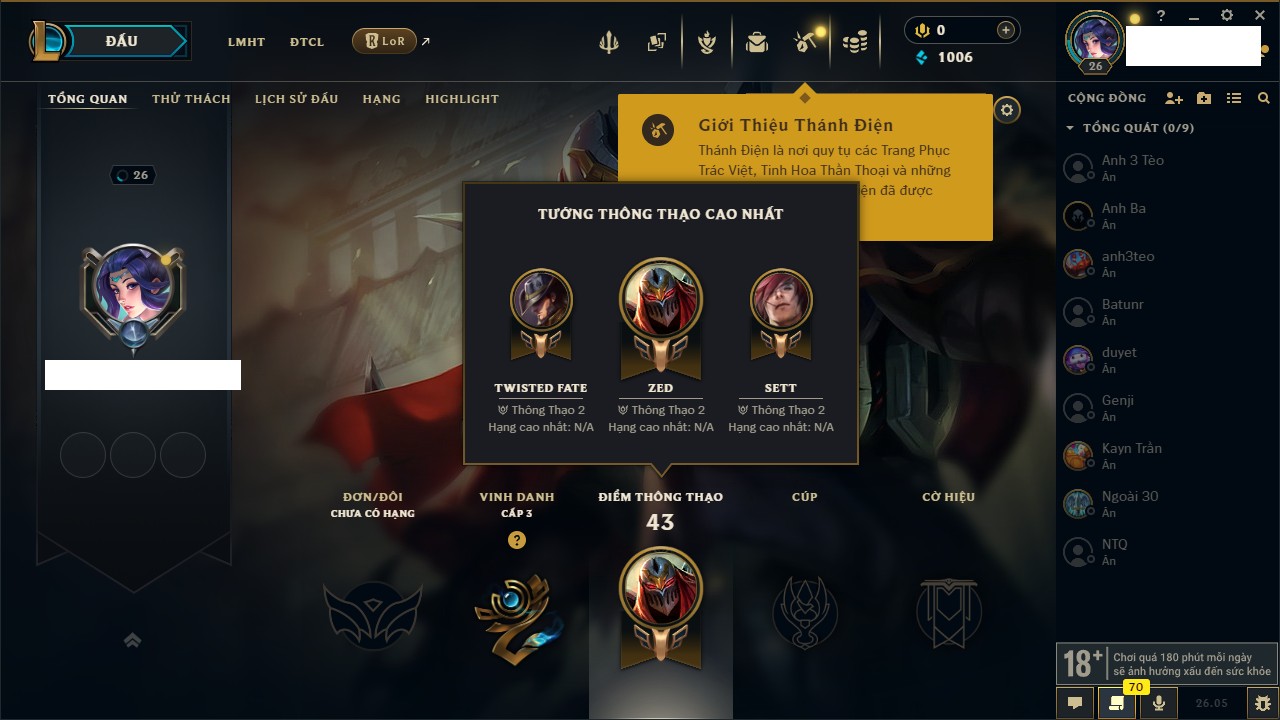Open the Hạng ranked tab
This screenshot has width=1280, height=720.
pyautogui.click(x=381, y=99)
